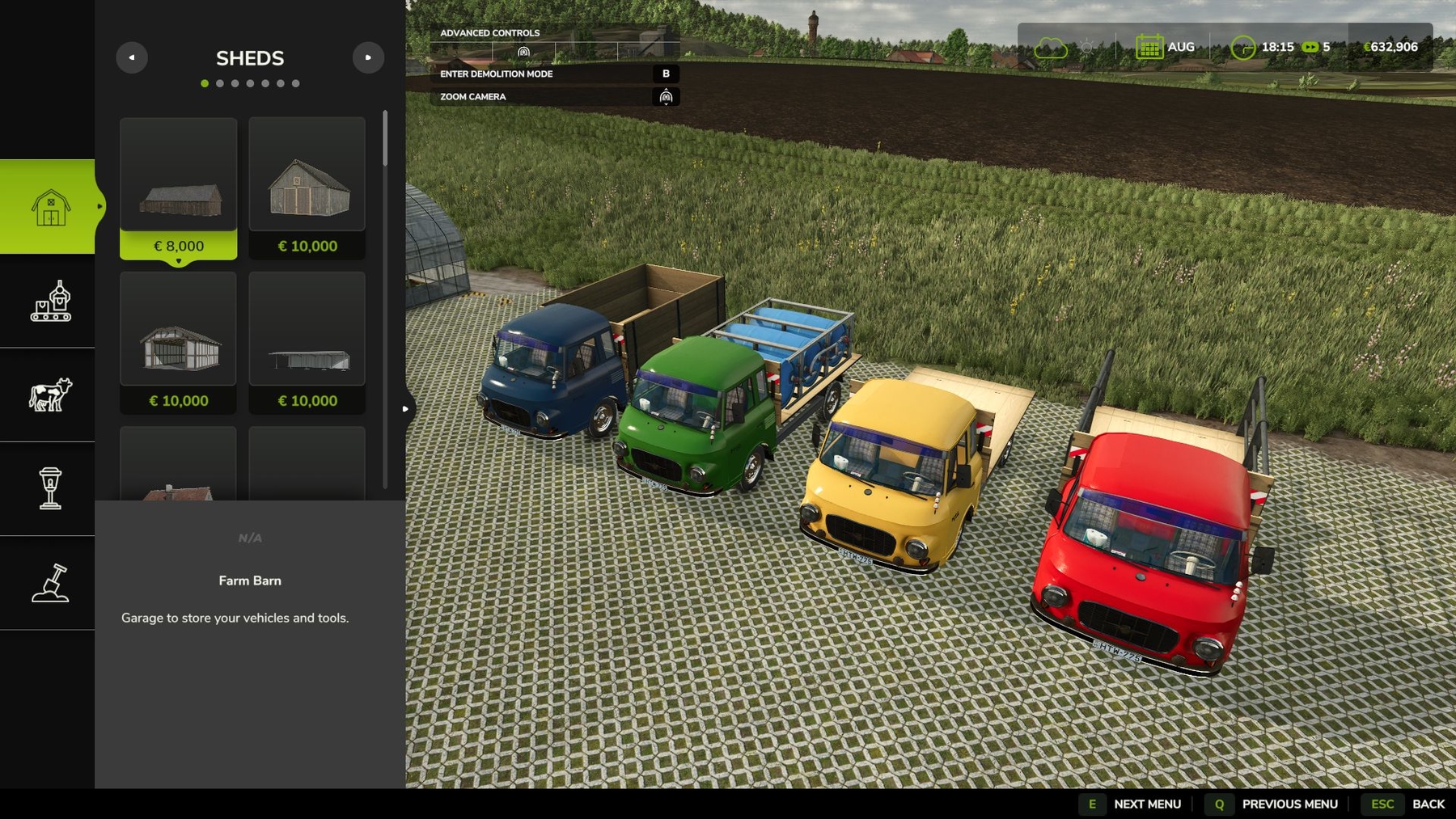Go to the previous category with left arrow
Screen dimensions: 1456x819
coord(132,57)
